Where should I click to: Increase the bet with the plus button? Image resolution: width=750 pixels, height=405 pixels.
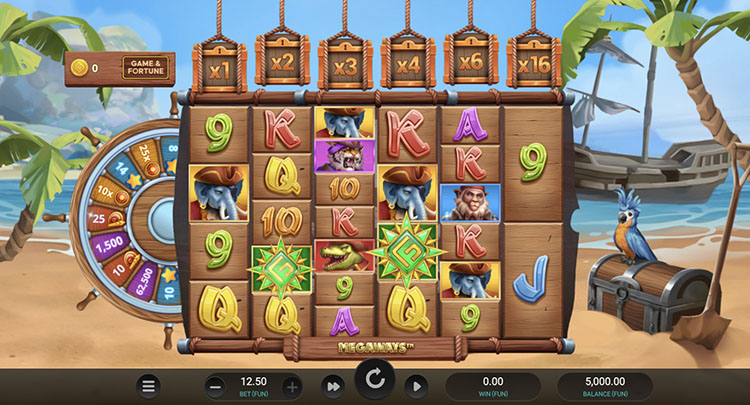coord(292,386)
